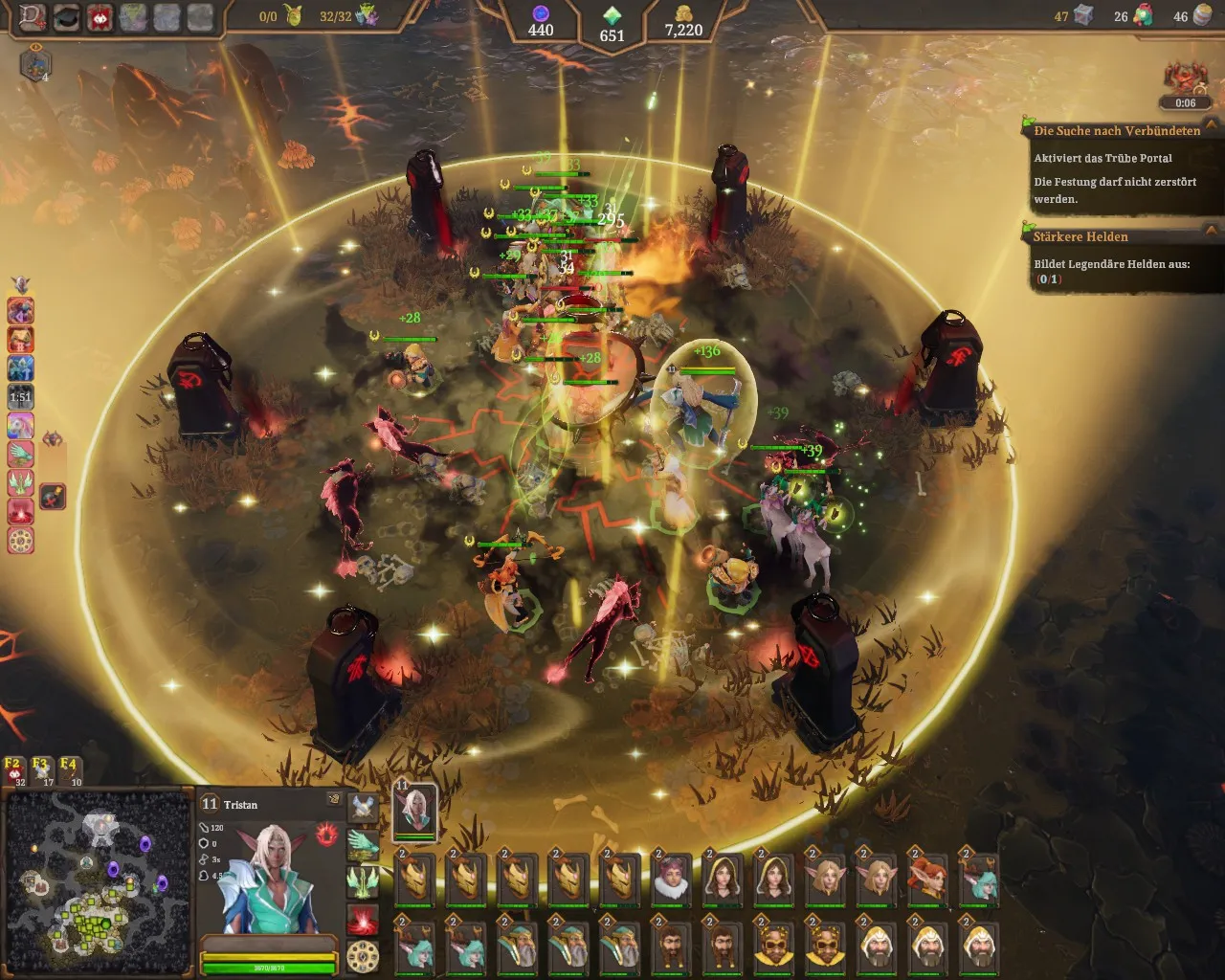Select the F4 control group
The width and height of the screenshot is (1225, 980).
pos(70,770)
